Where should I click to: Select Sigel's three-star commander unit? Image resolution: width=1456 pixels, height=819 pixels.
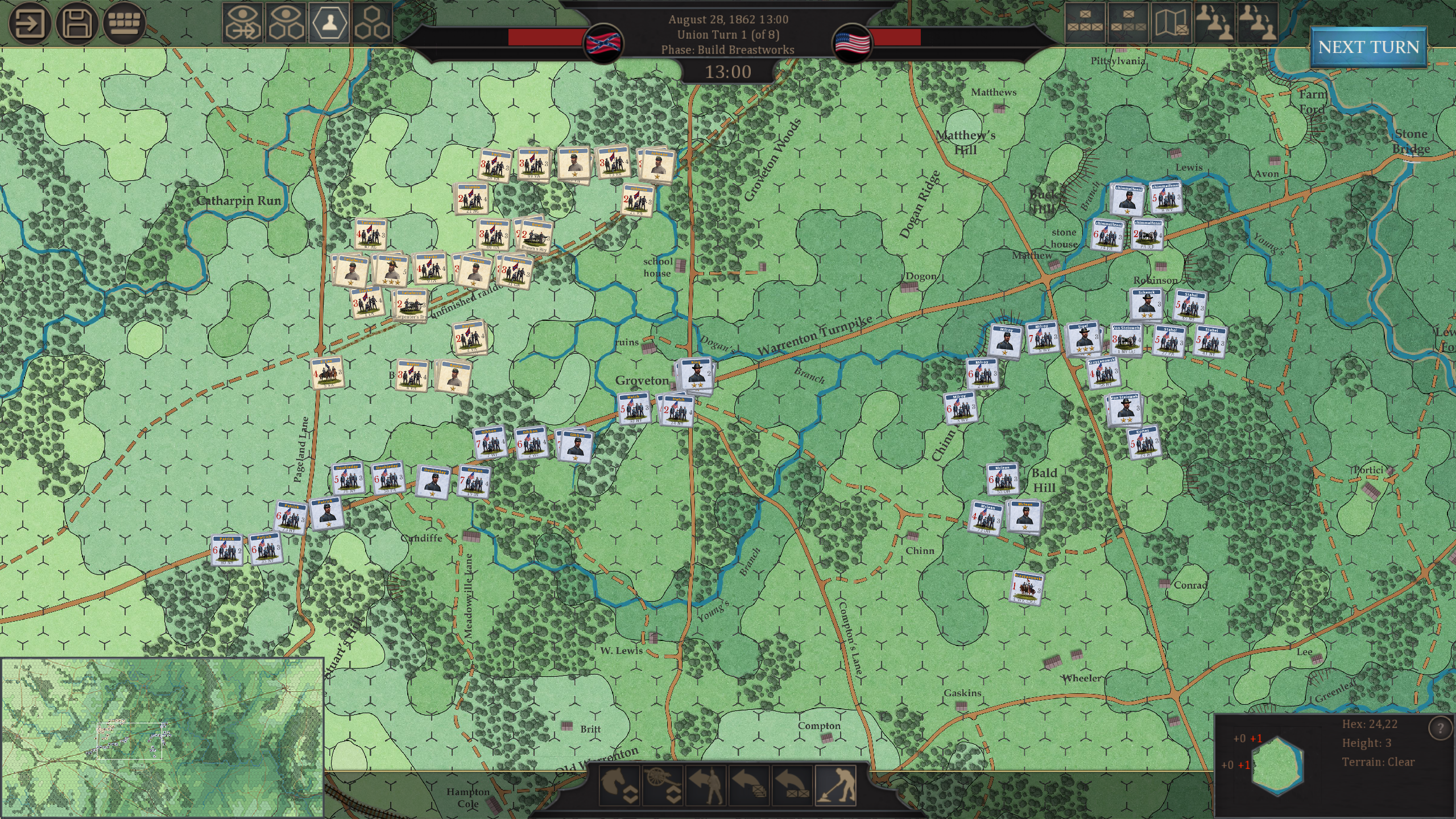point(1083,340)
